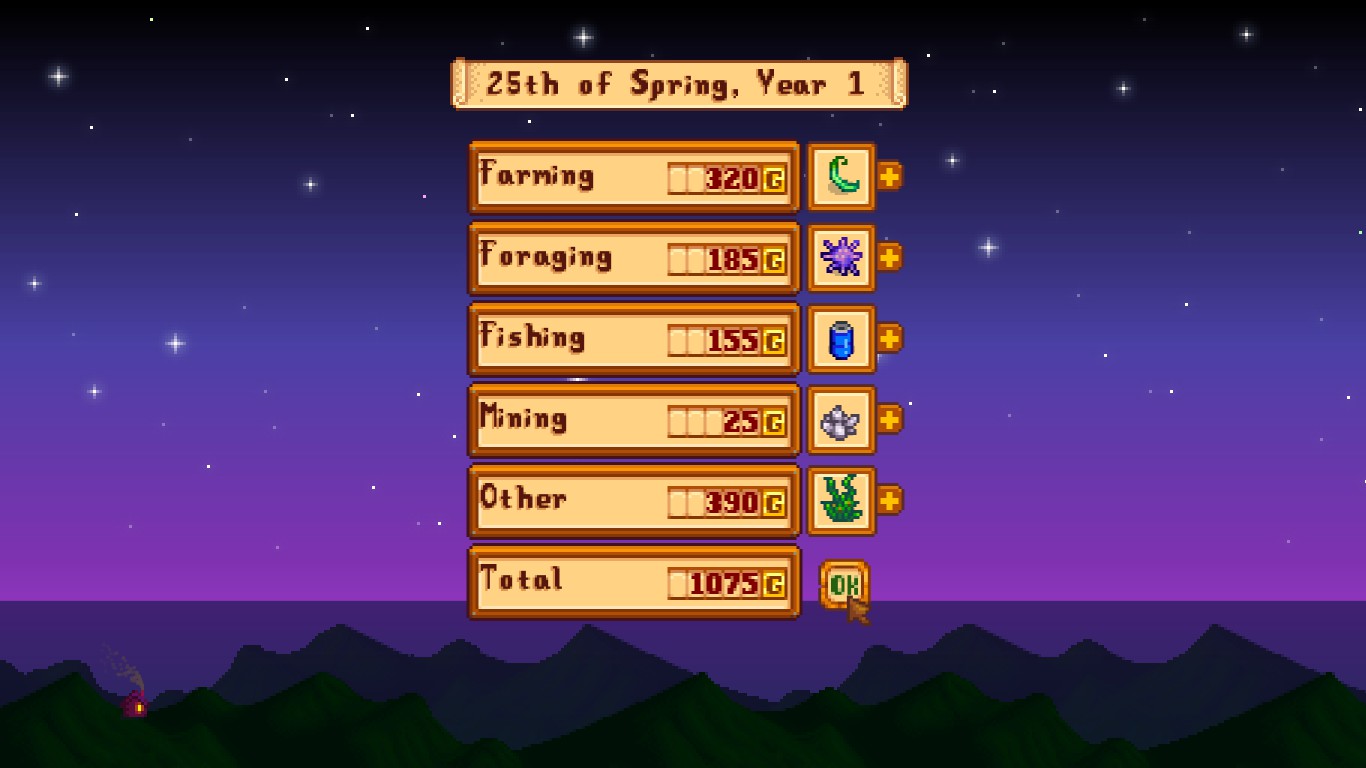Expand the Mining shipped items list
The width and height of the screenshot is (1366, 768).
889,419
